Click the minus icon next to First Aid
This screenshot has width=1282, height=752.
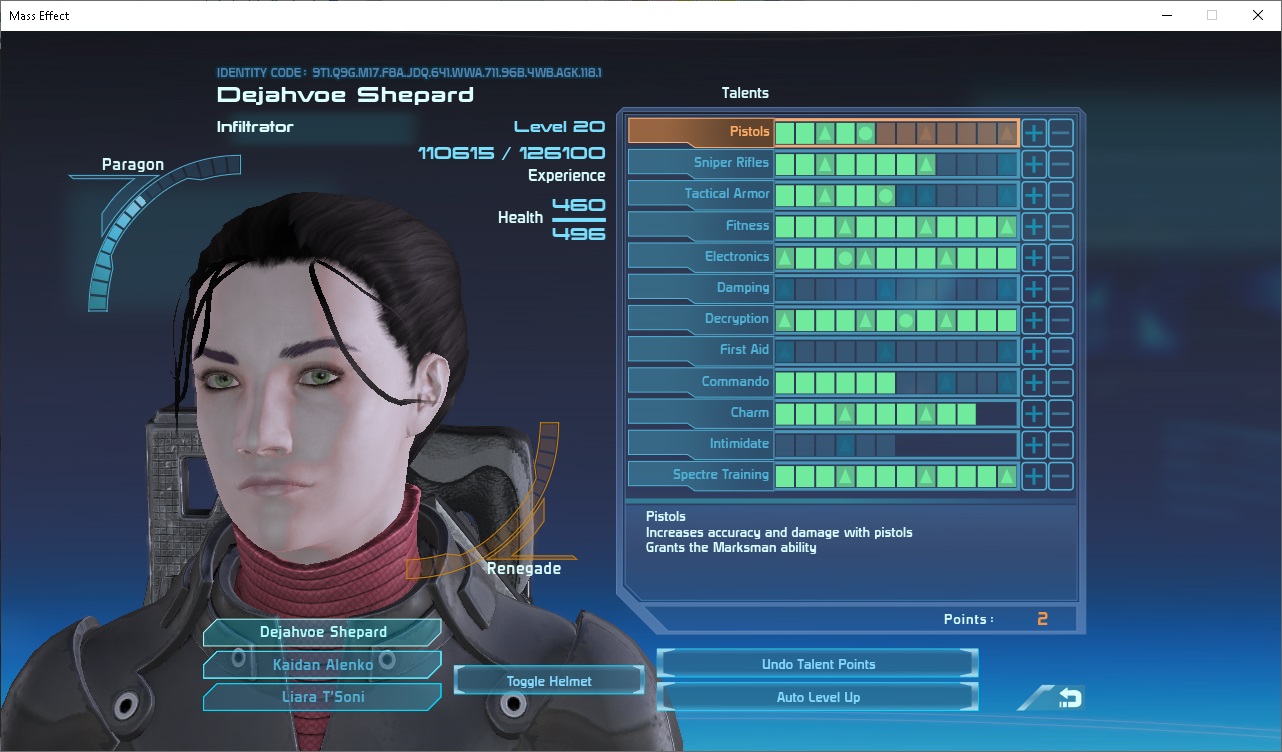[x=1060, y=350]
